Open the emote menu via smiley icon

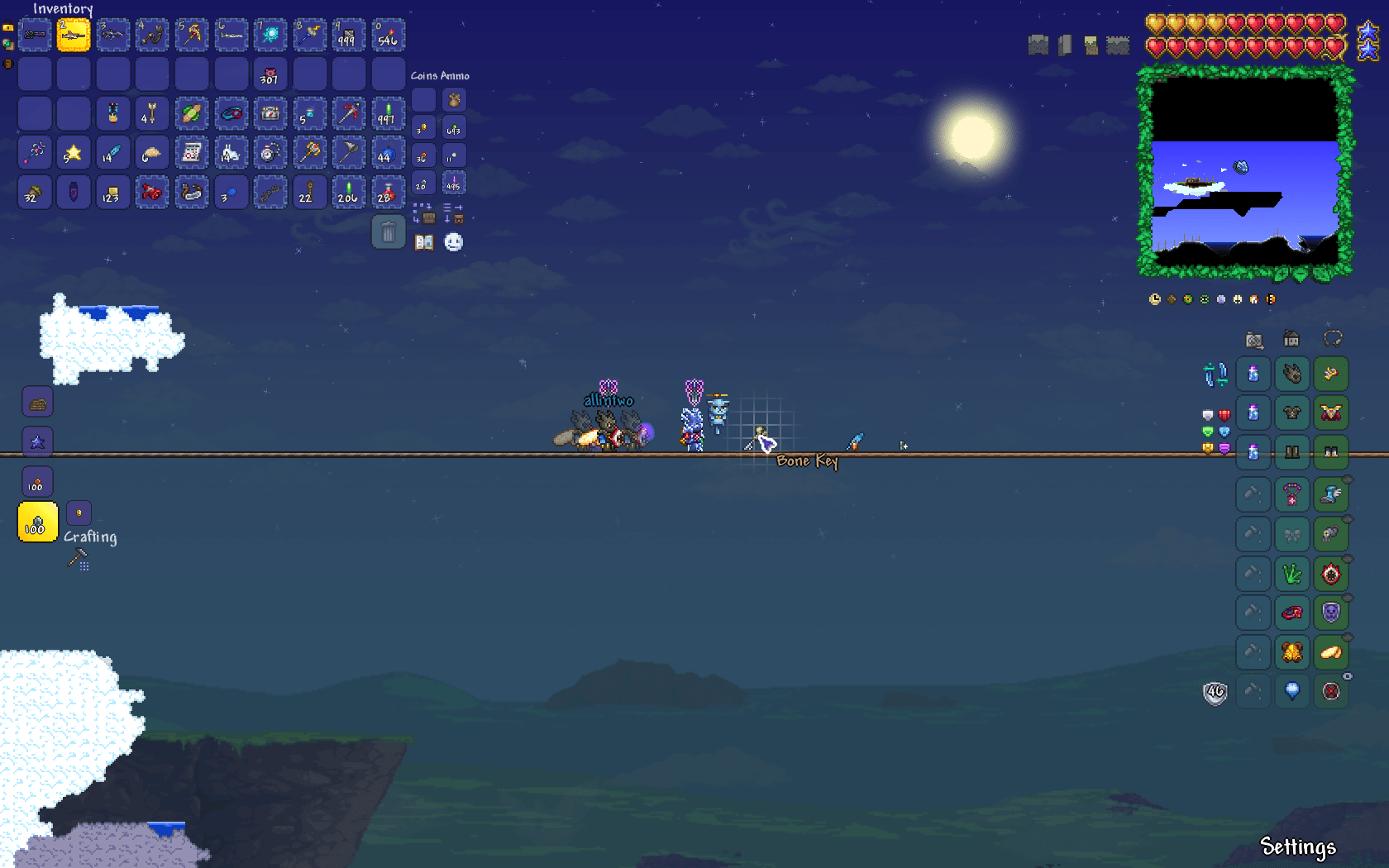pos(455,242)
